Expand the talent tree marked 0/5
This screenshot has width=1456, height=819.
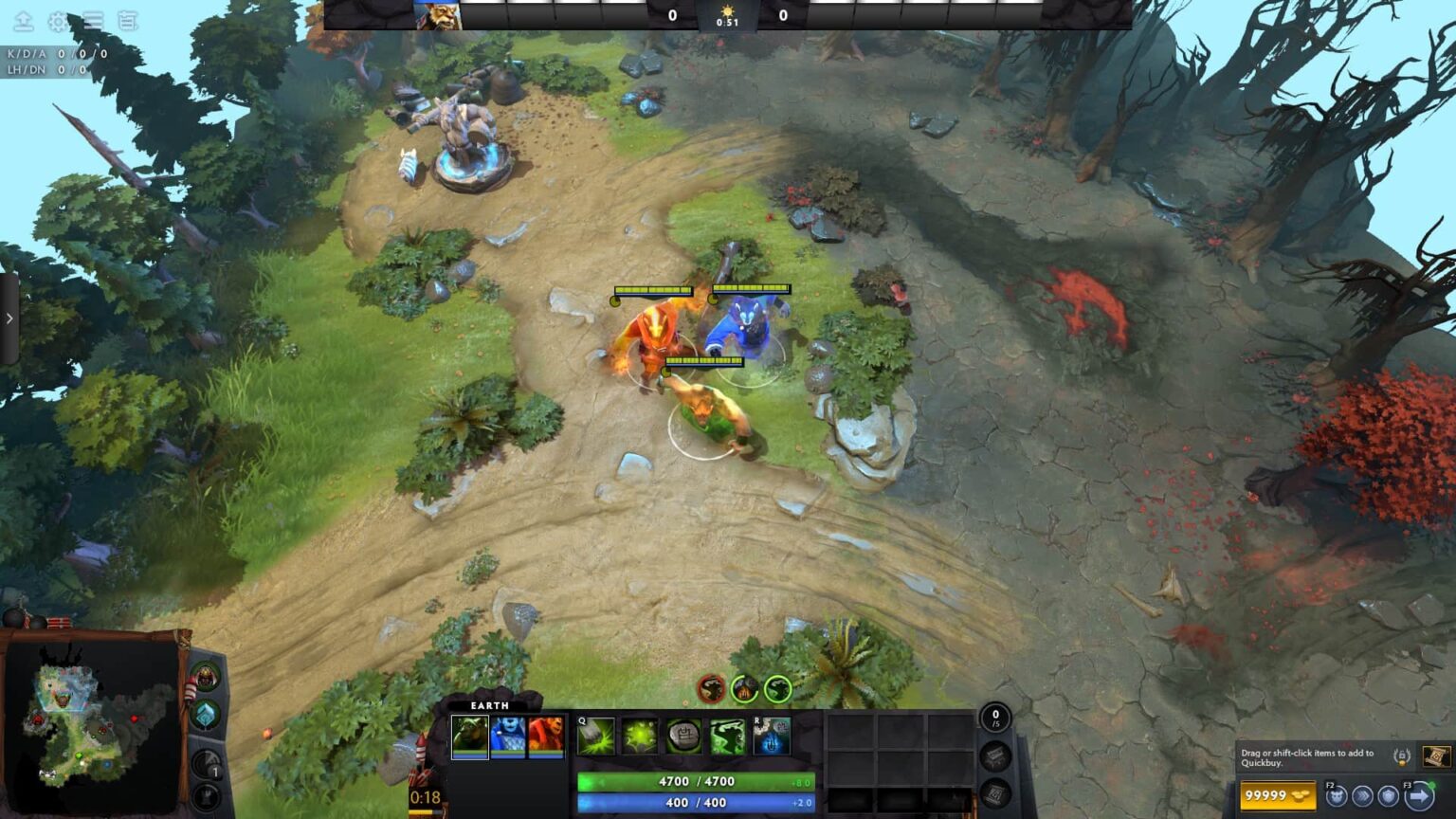pyautogui.click(x=995, y=719)
